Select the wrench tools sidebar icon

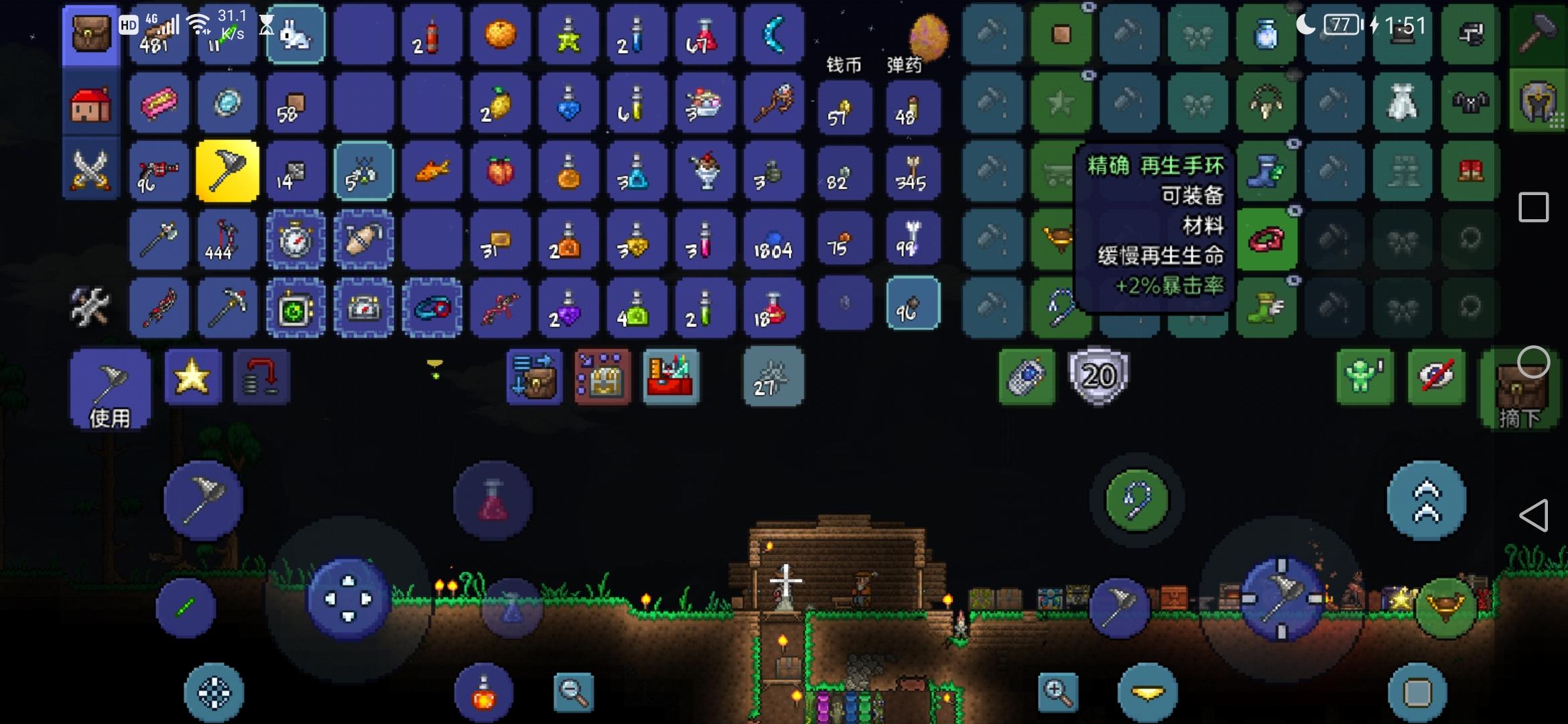point(90,307)
